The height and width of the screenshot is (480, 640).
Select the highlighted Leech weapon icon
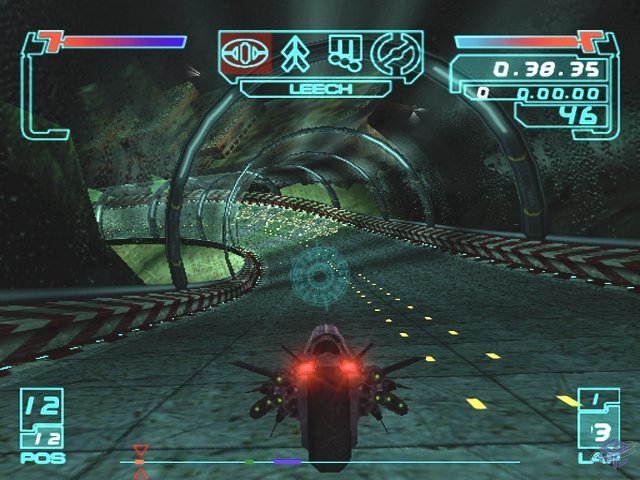click(x=245, y=54)
